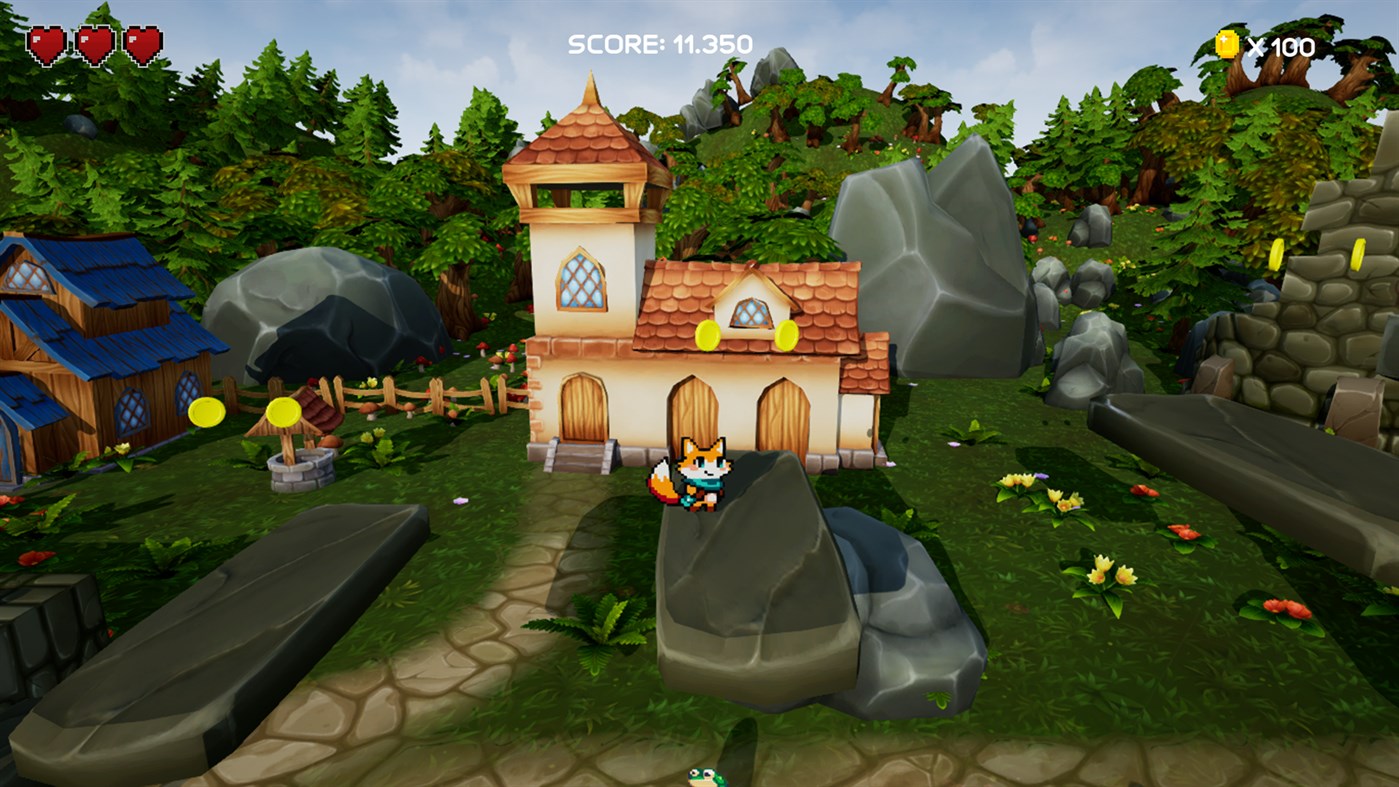Click the X 100 coin counter text
The width and height of the screenshot is (1399, 787).
tap(1283, 44)
